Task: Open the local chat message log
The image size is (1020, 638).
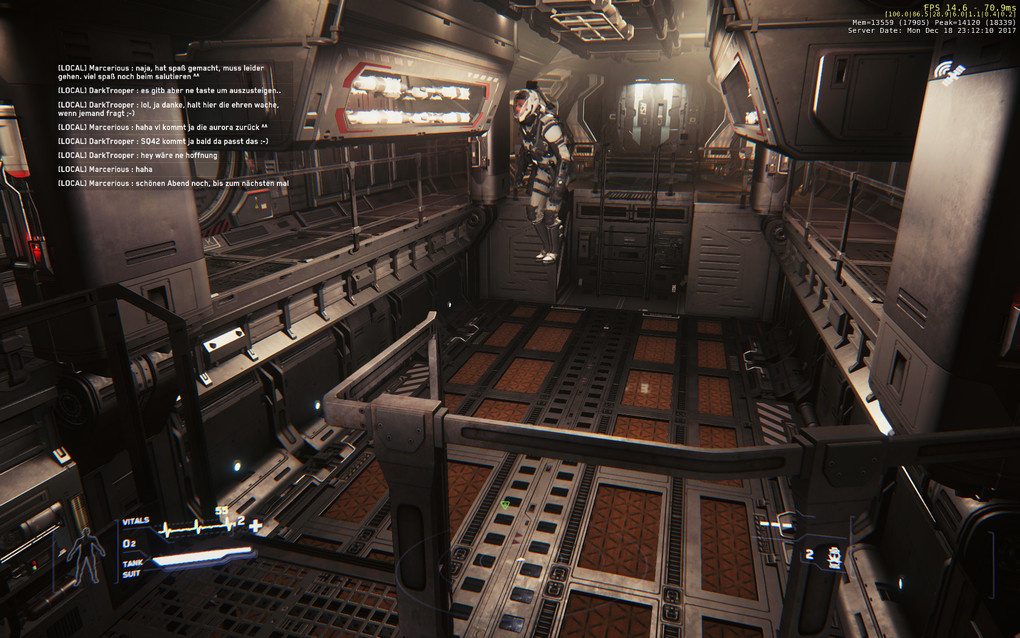Action: (162, 126)
